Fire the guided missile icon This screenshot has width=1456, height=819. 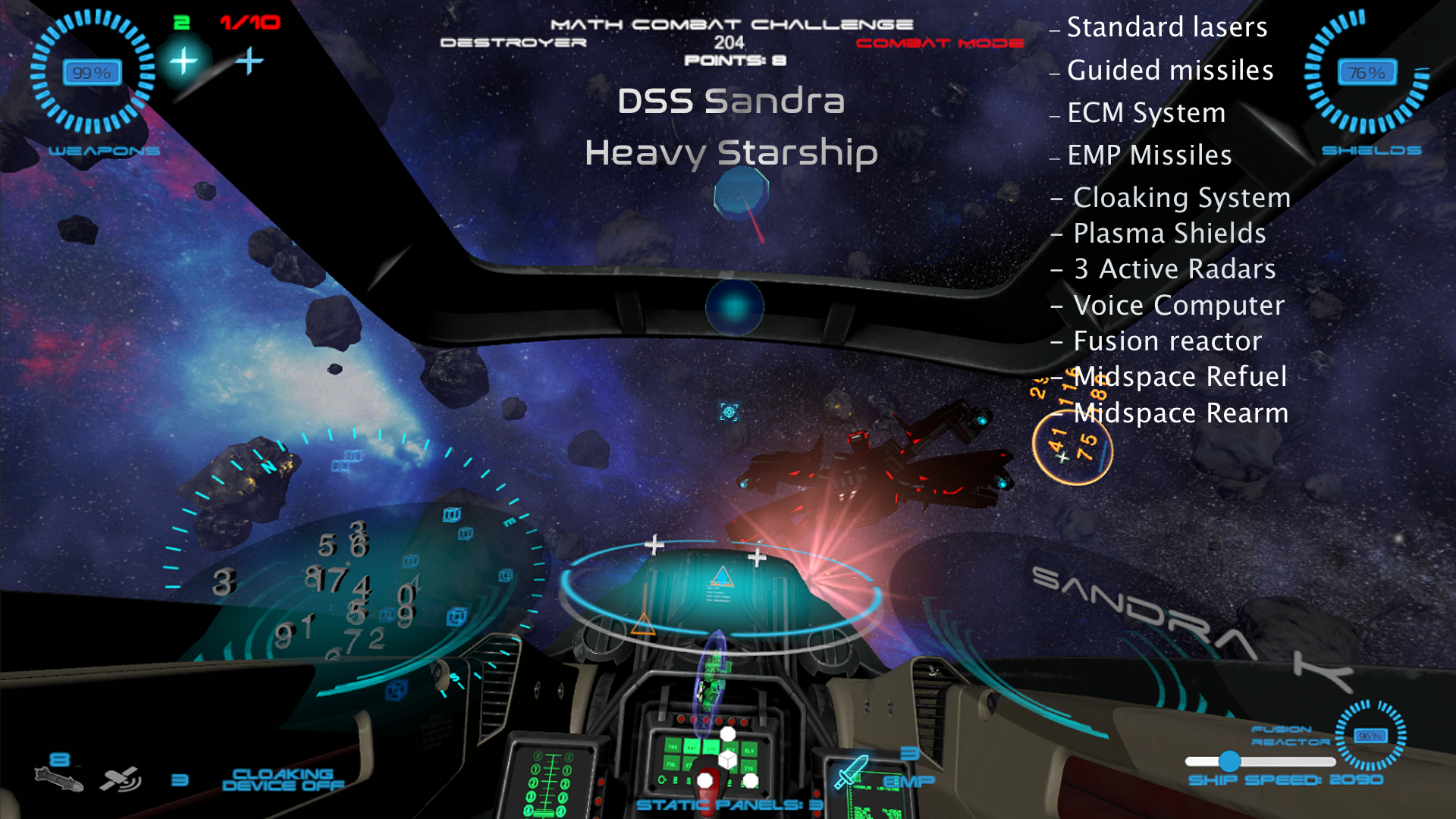pyautogui.click(x=58, y=779)
